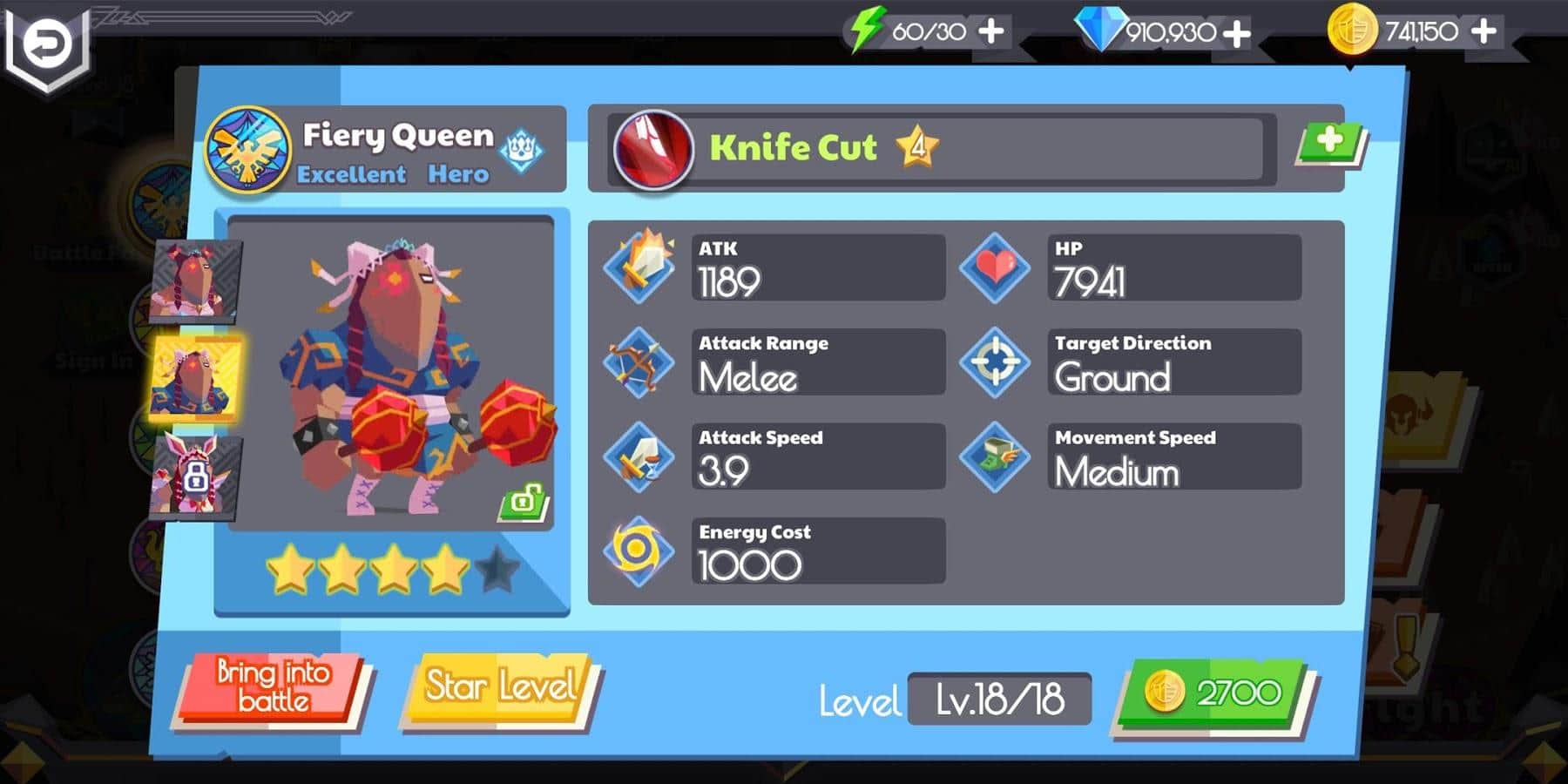
Task: Open the Star Level upgrade
Action: pos(500,687)
